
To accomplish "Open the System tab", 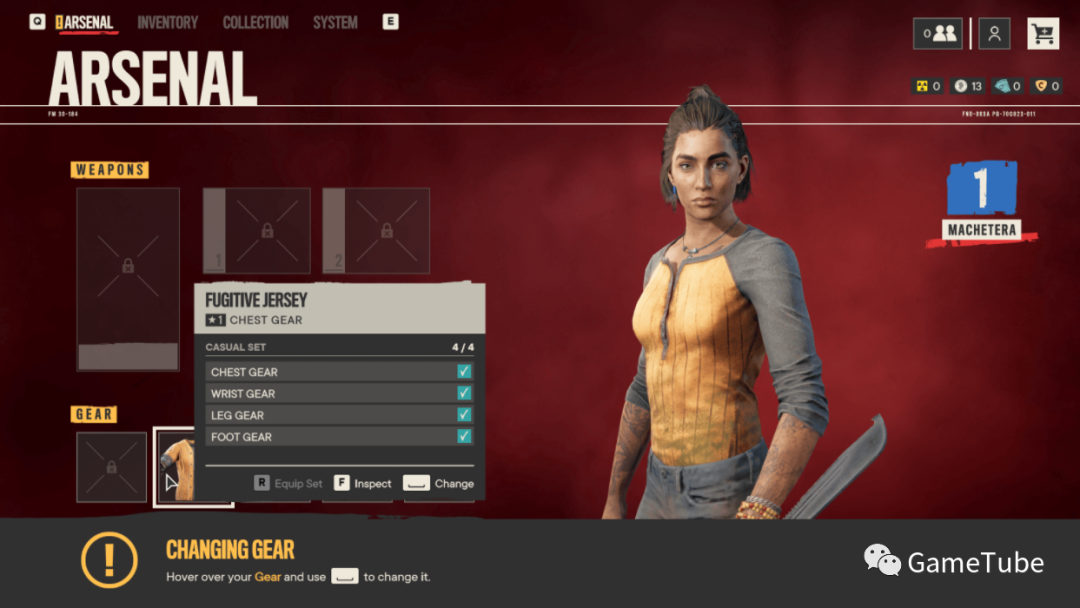I will (335, 22).
